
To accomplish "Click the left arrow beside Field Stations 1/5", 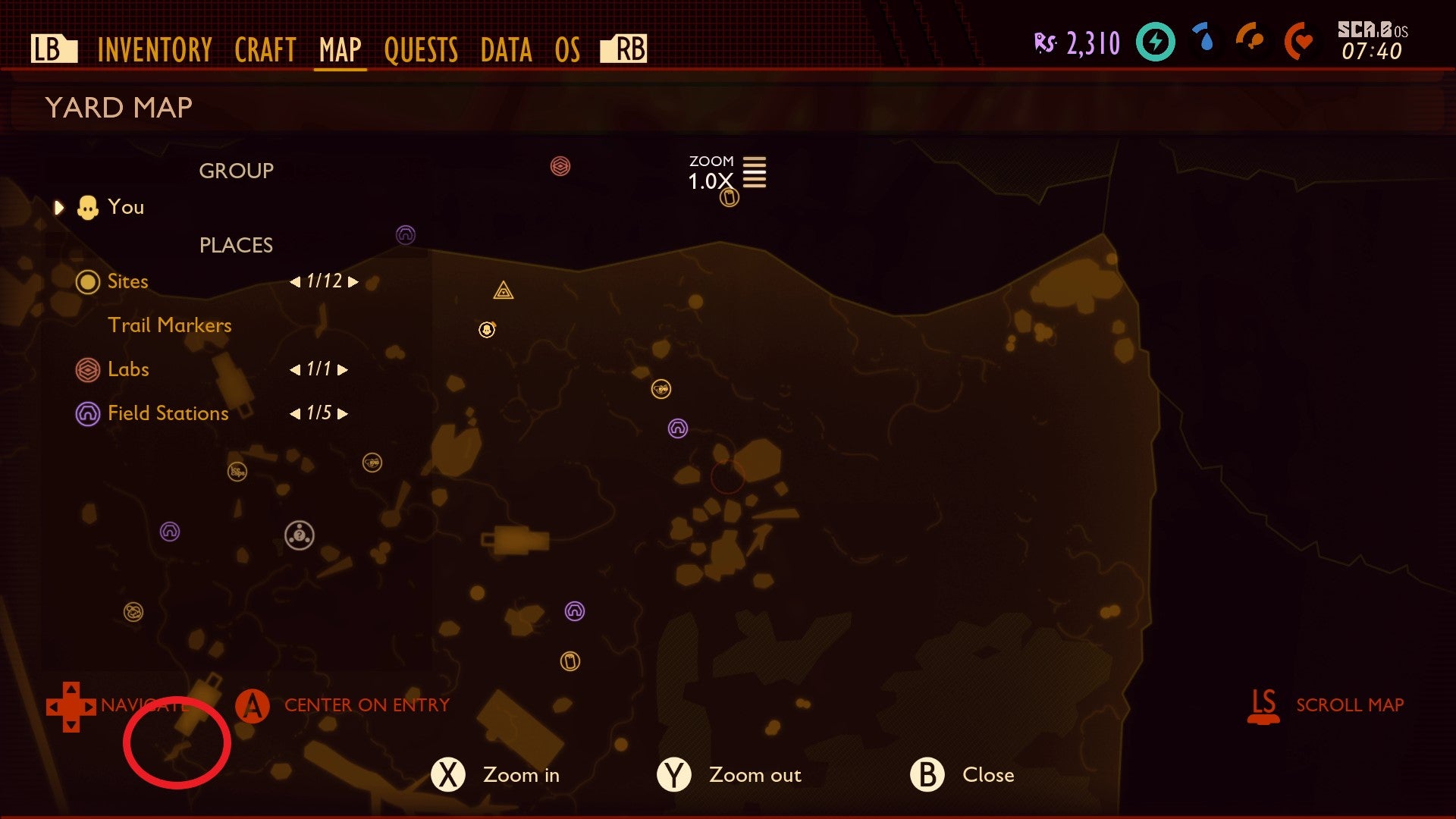I will point(297,413).
